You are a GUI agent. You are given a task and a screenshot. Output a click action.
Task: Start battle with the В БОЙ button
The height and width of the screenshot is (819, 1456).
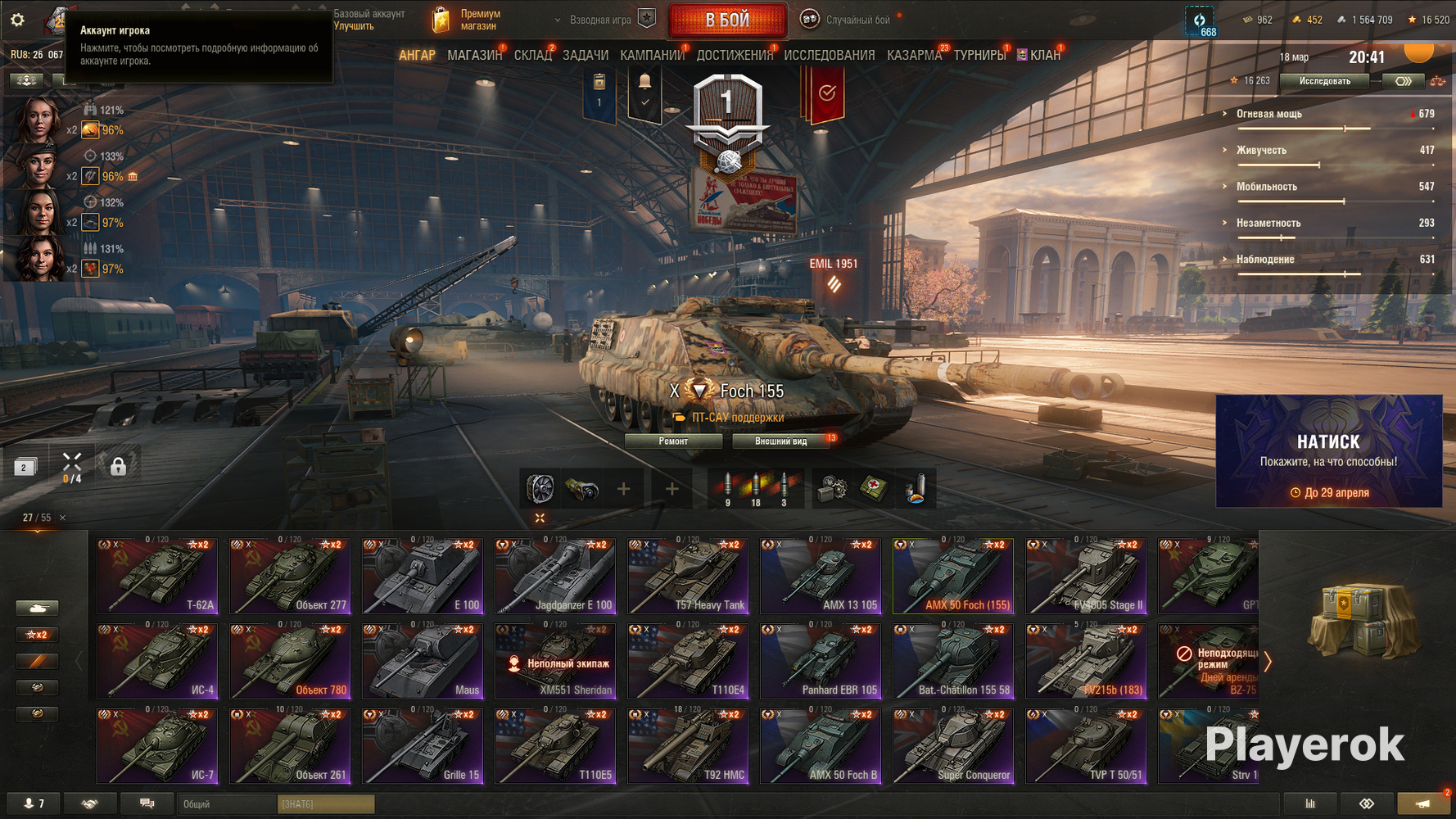(x=727, y=20)
